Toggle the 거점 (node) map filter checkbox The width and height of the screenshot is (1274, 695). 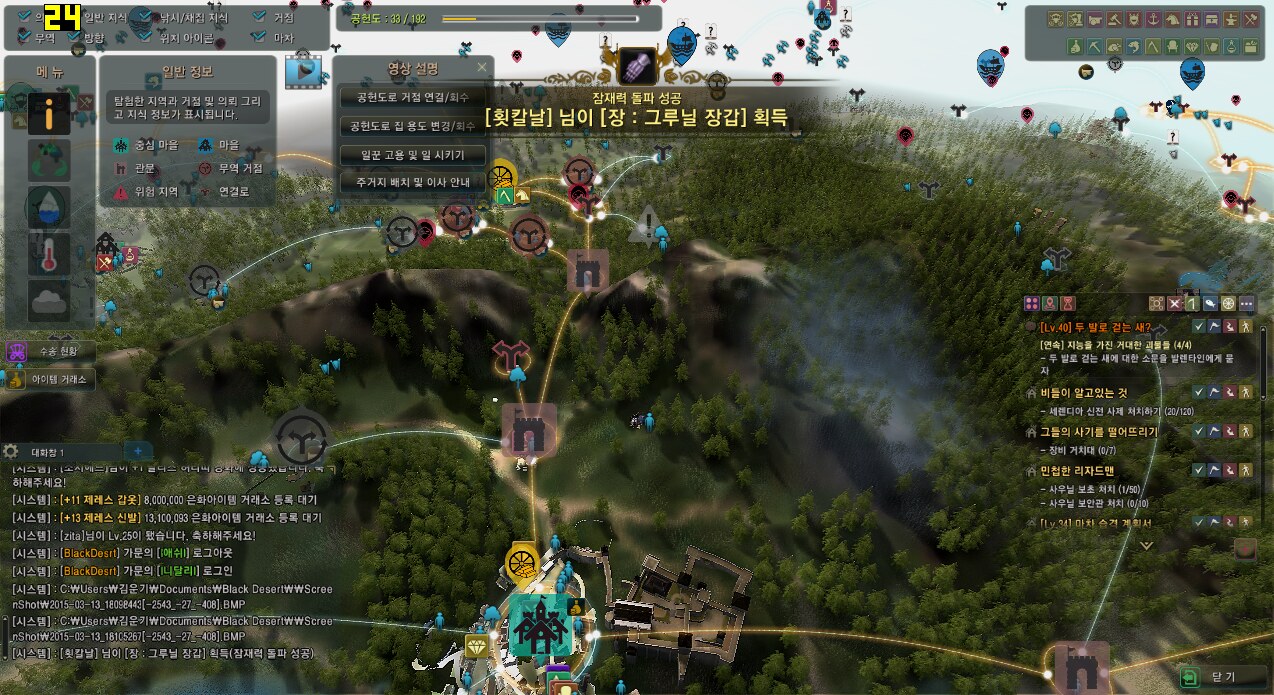(x=259, y=17)
